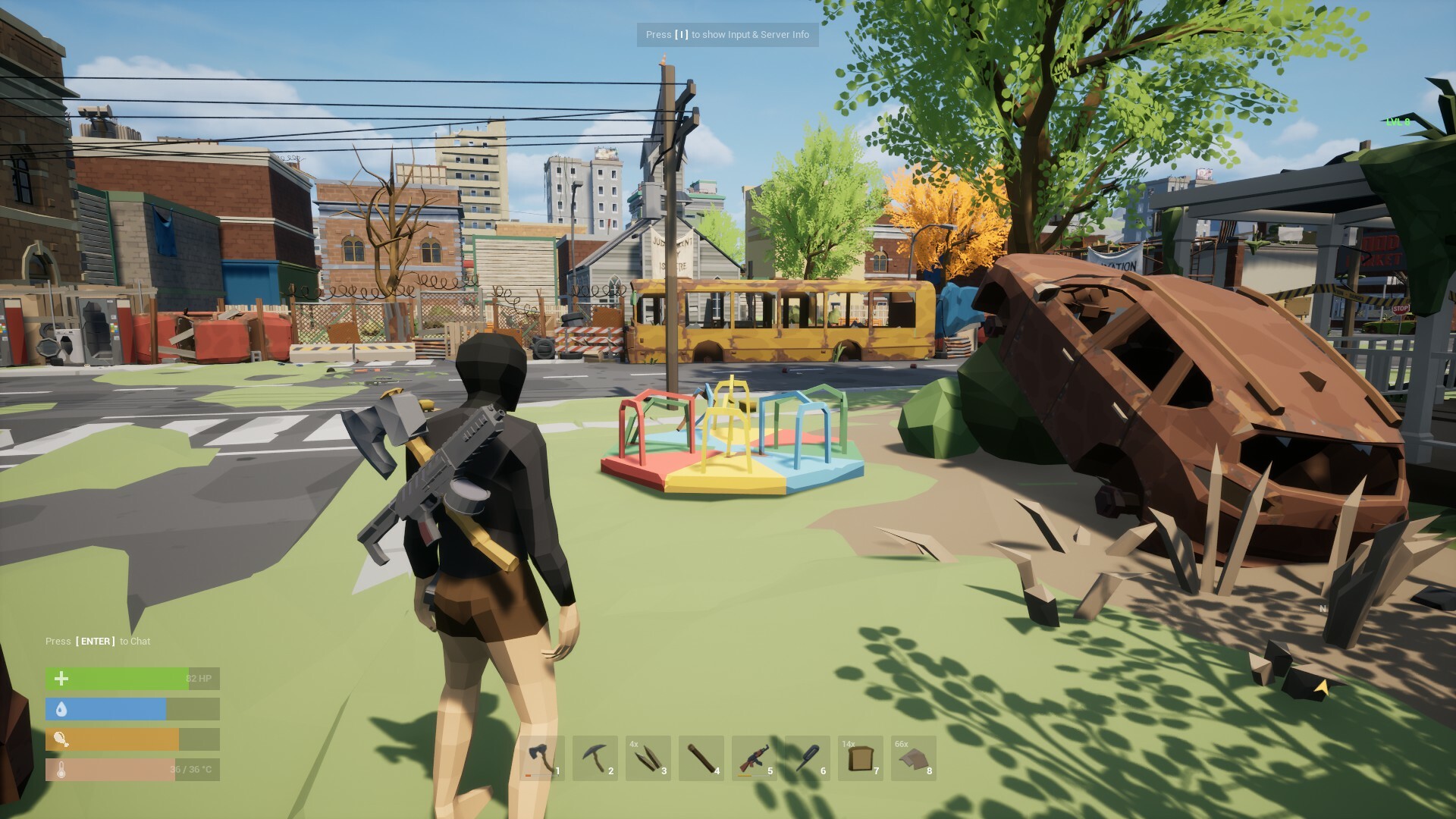Select the scrap metal in slot 8
This screenshot has width=1456, height=819.
point(913,758)
